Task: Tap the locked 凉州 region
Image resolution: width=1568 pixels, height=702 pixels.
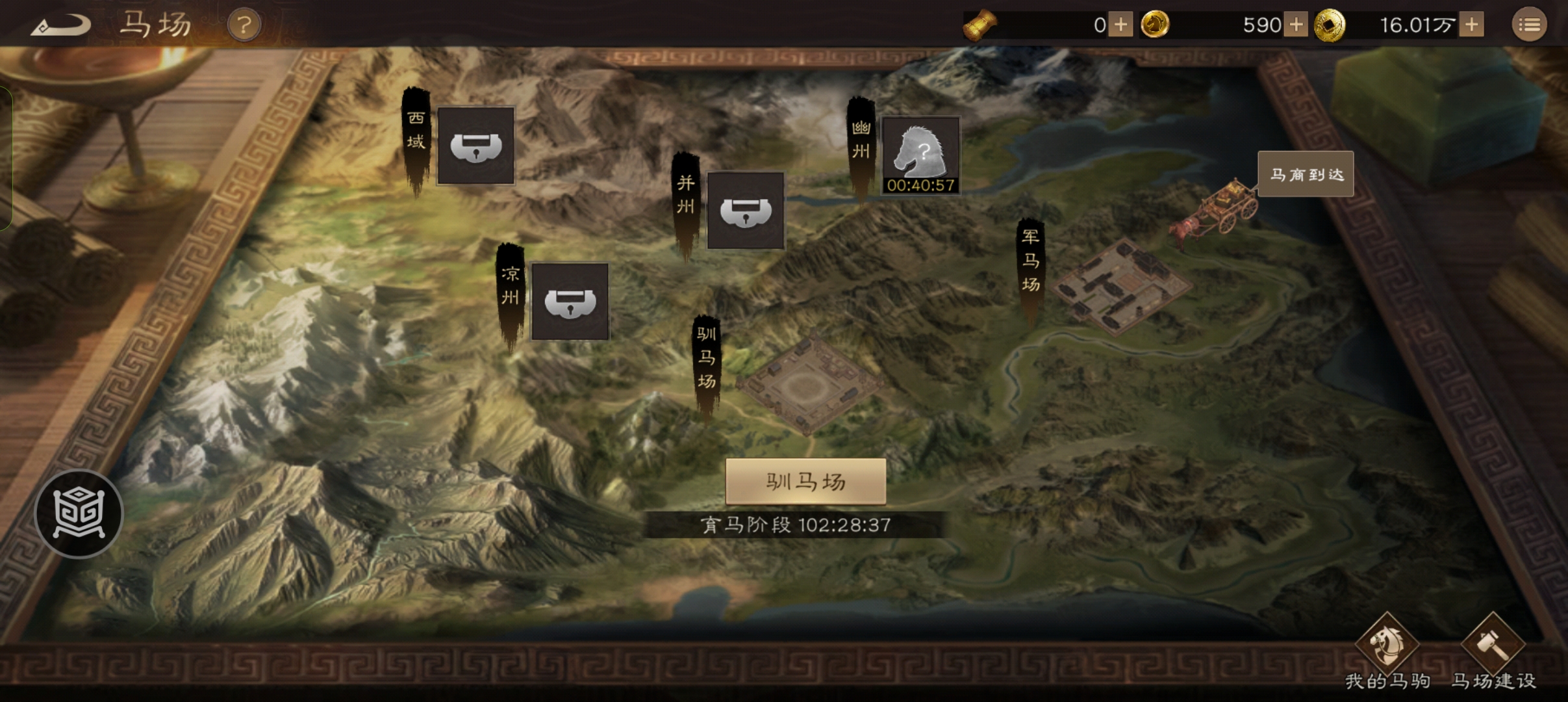Action: click(x=570, y=302)
